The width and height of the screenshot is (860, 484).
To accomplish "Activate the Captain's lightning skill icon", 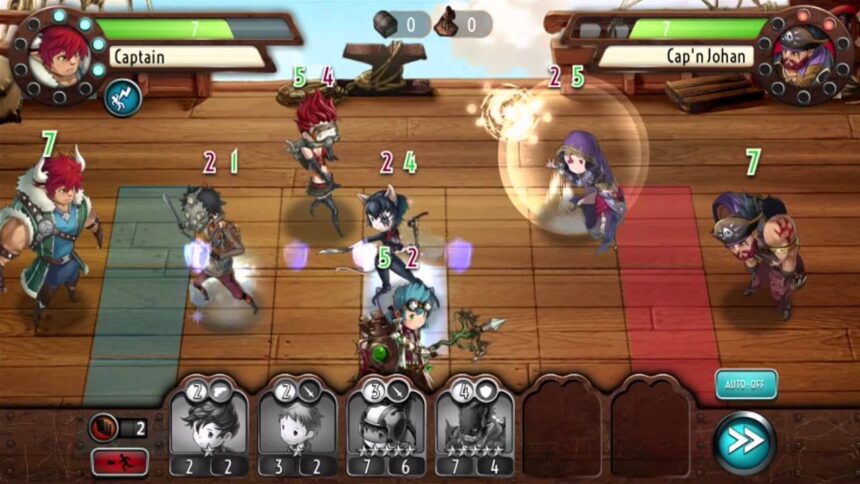I will tap(123, 97).
